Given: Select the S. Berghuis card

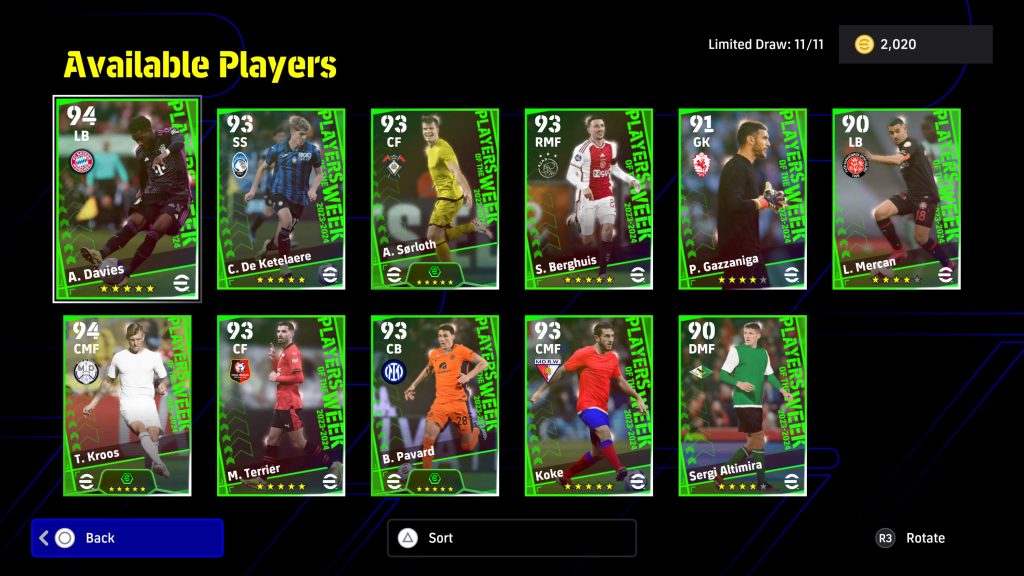Looking at the screenshot, I should (589, 199).
